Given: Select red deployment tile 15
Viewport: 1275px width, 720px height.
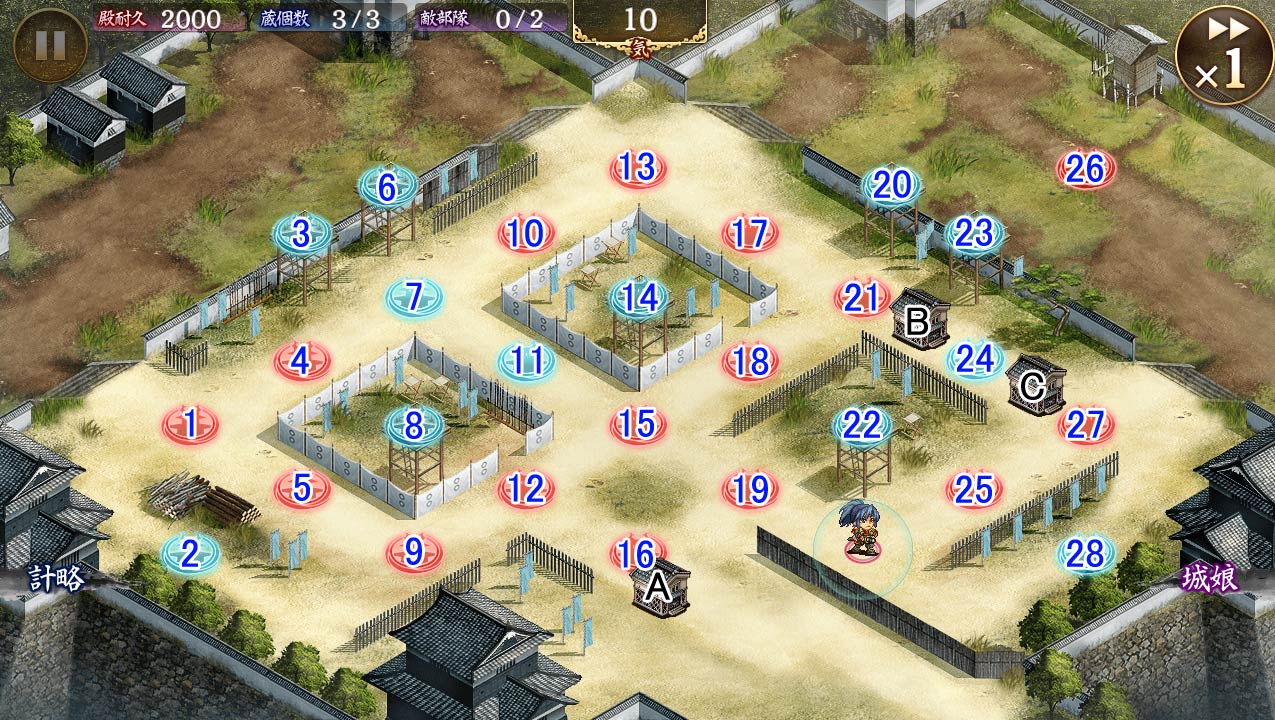Looking at the screenshot, I should (638, 425).
